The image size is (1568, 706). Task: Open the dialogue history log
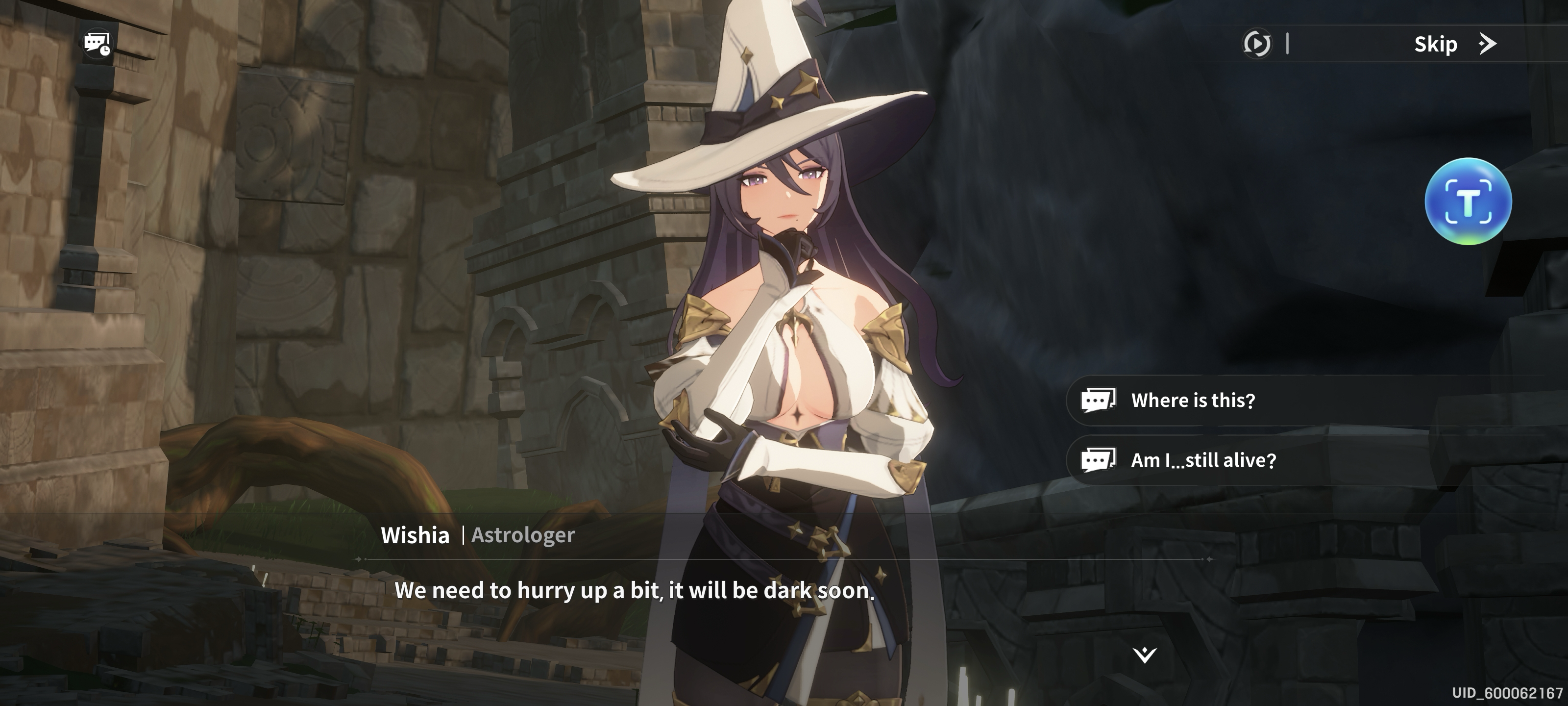pos(98,44)
